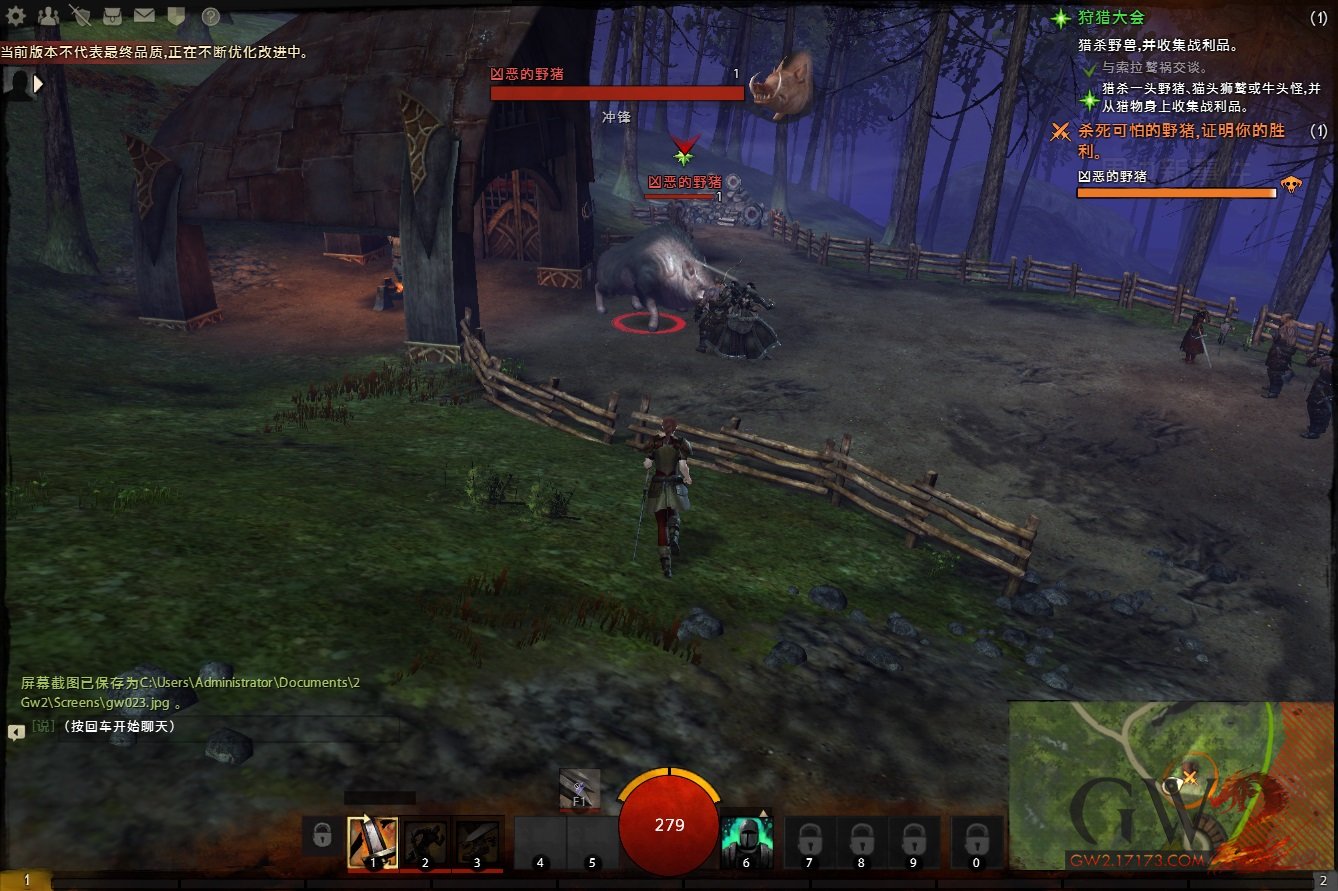The height and width of the screenshot is (891, 1338).
Task: Use the weapon skill in slot 3
Action: click(477, 842)
